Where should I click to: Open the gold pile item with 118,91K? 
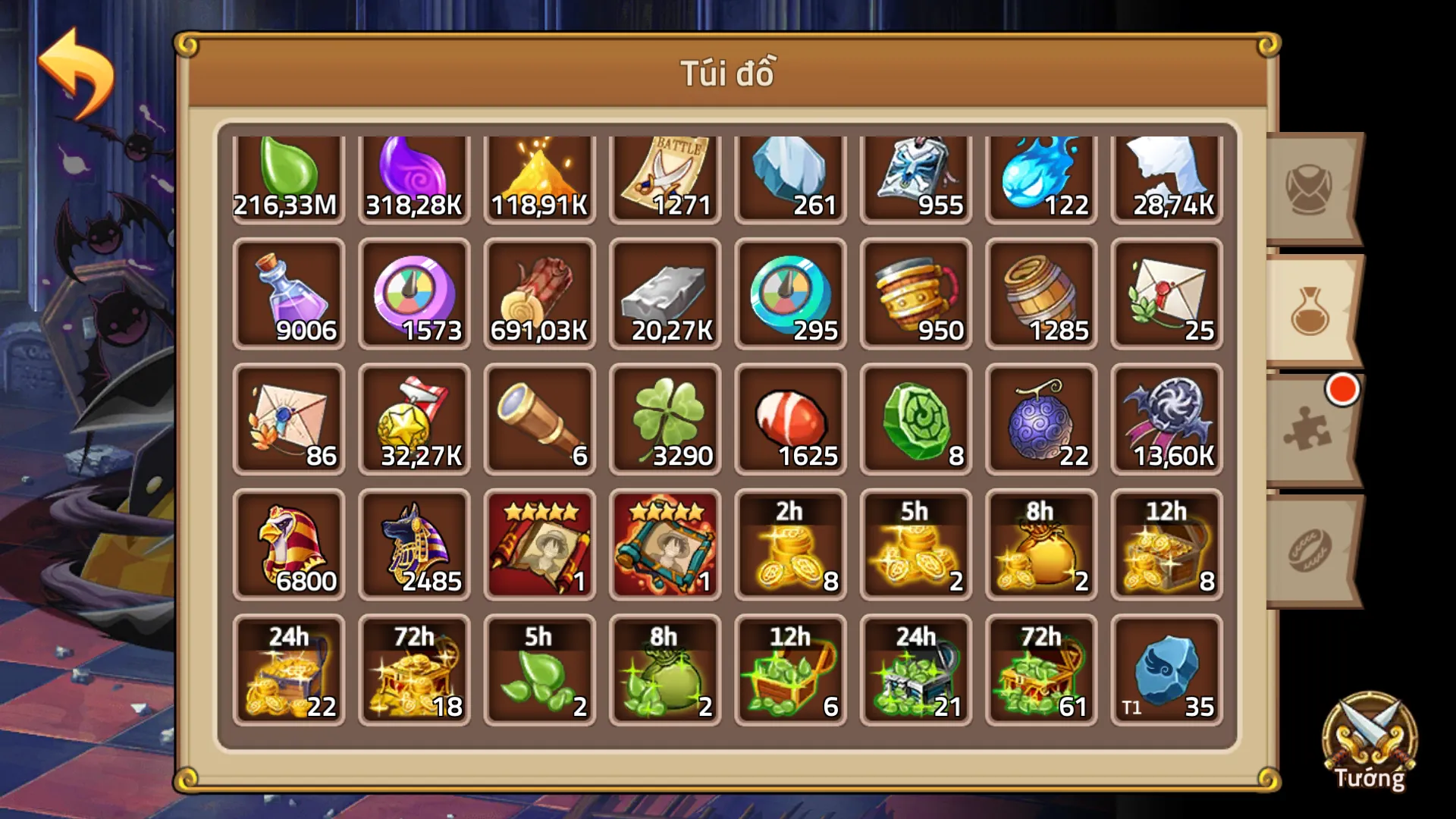coord(538,174)
